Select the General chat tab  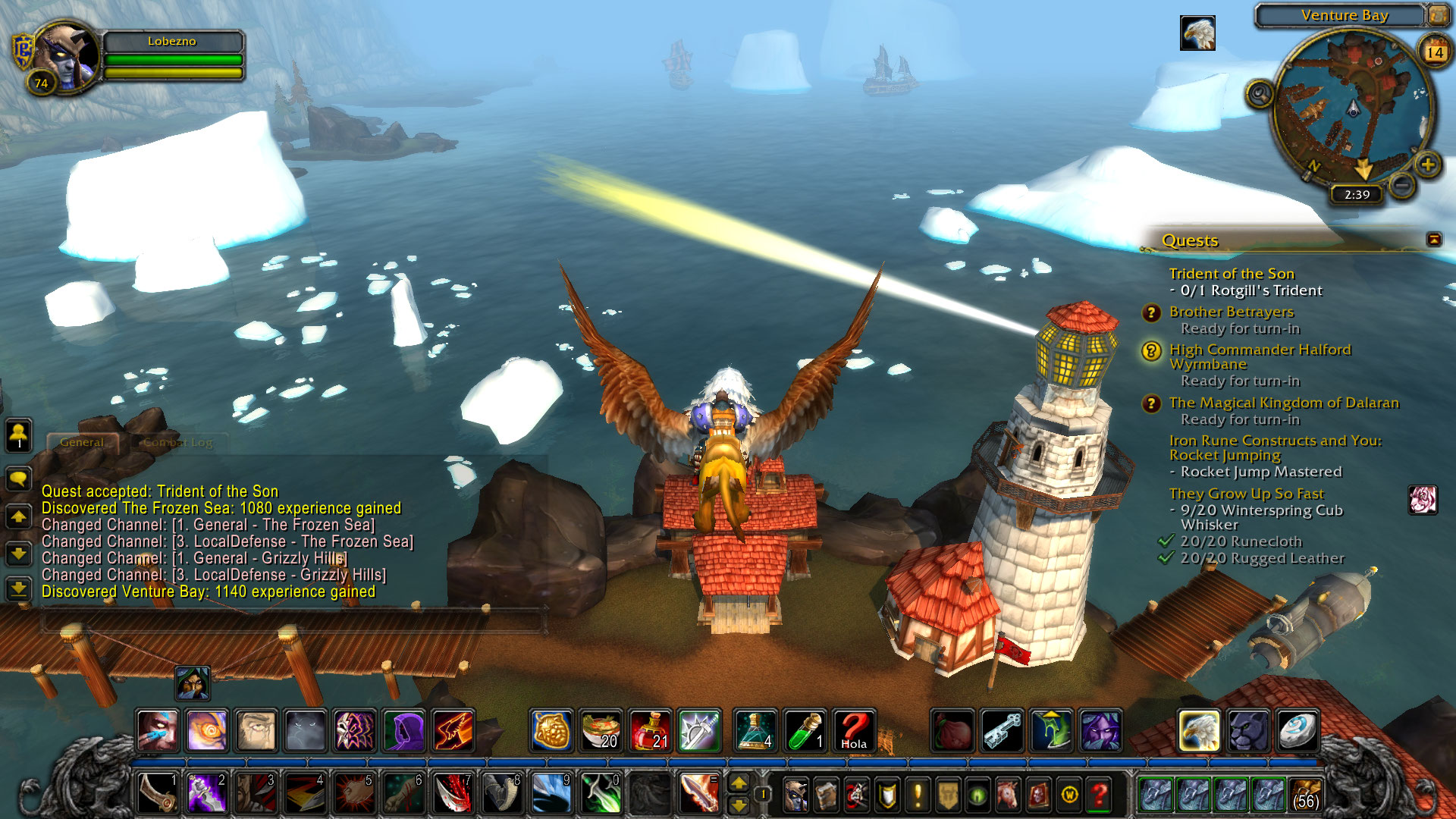tap(82, 442)
